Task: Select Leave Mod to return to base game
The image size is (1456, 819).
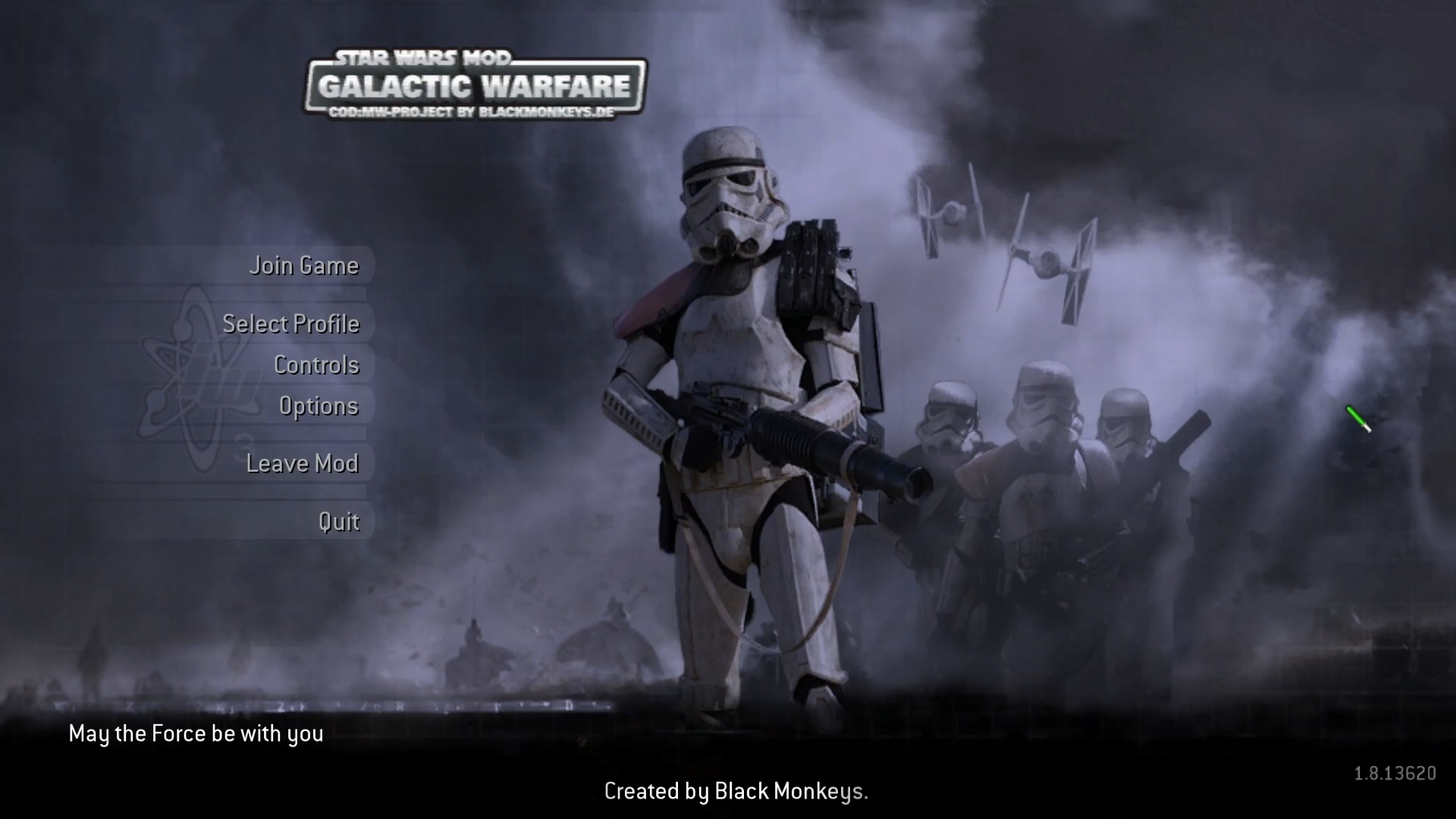Action: point(303,463)
